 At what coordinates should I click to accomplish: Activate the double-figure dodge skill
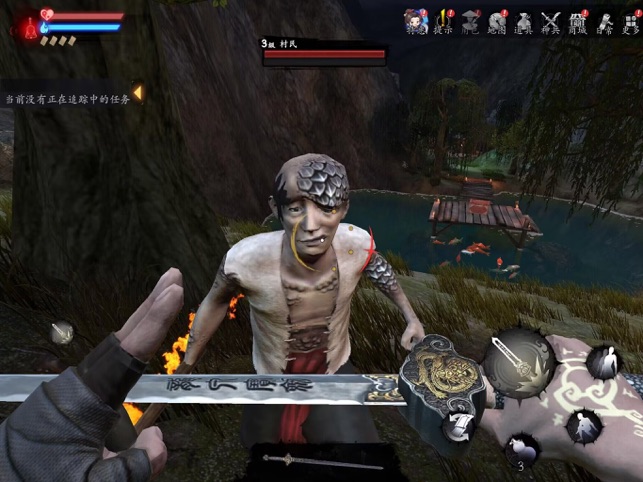603,362
